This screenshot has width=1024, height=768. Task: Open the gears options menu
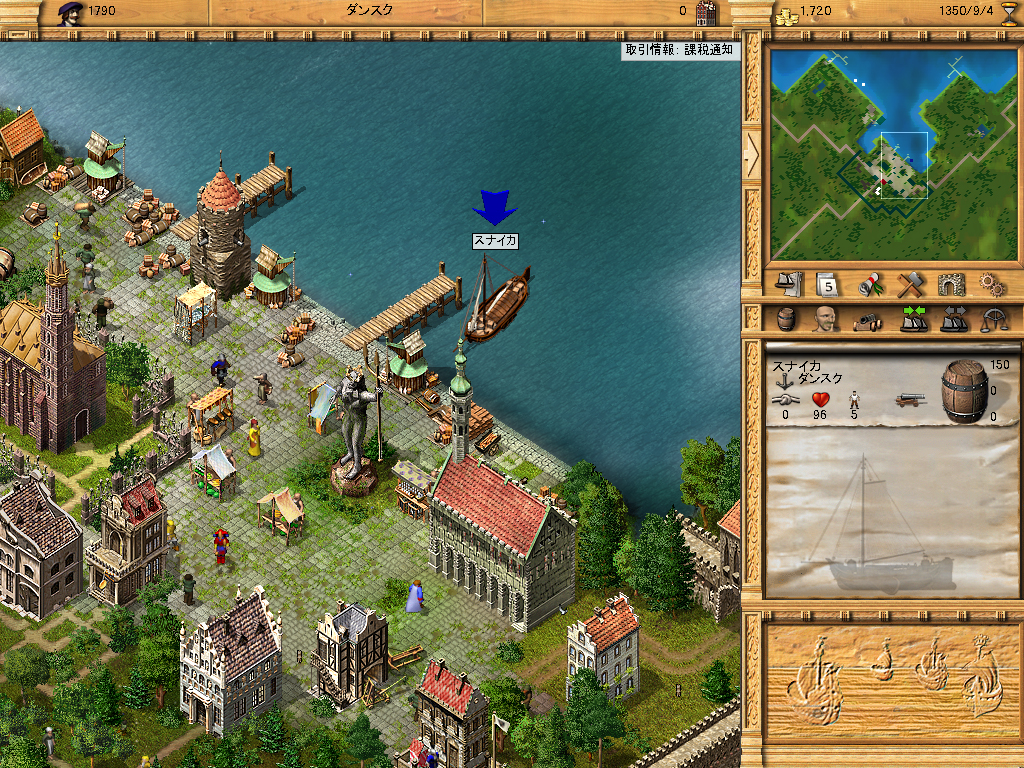pos(991,284)
